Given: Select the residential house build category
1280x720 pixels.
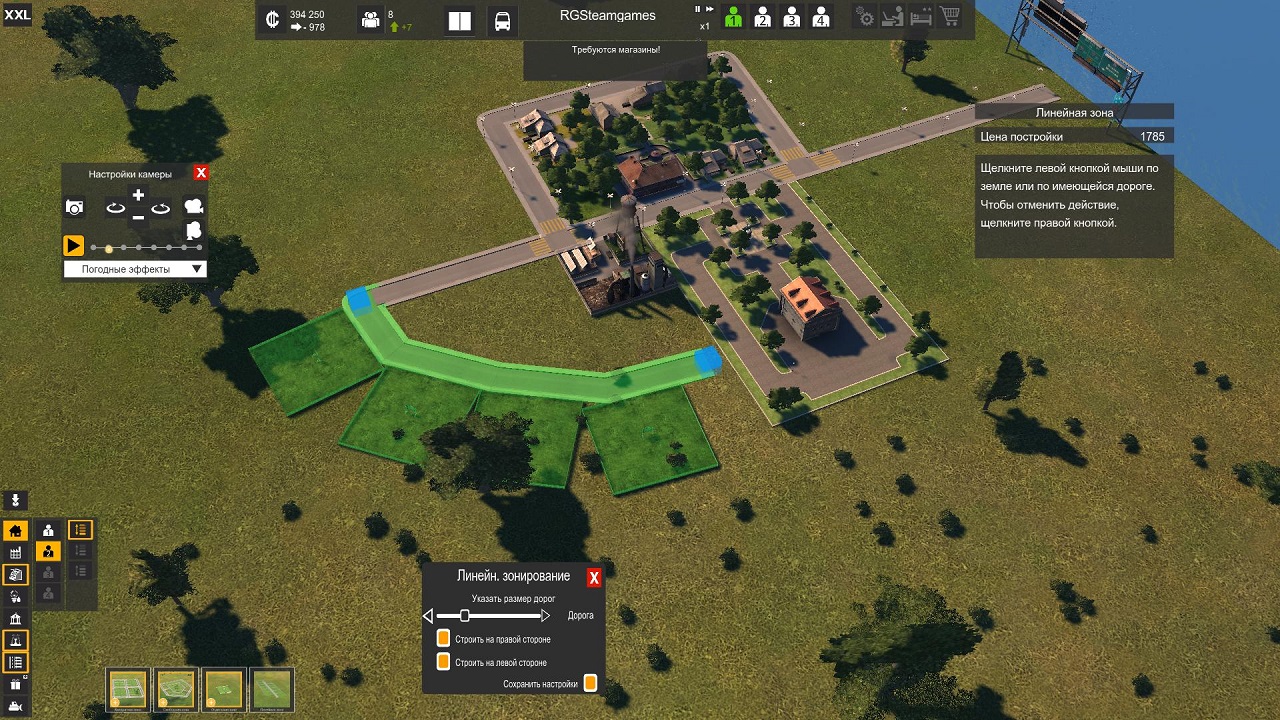Looking at the screenshot, I should pos(15,531).
